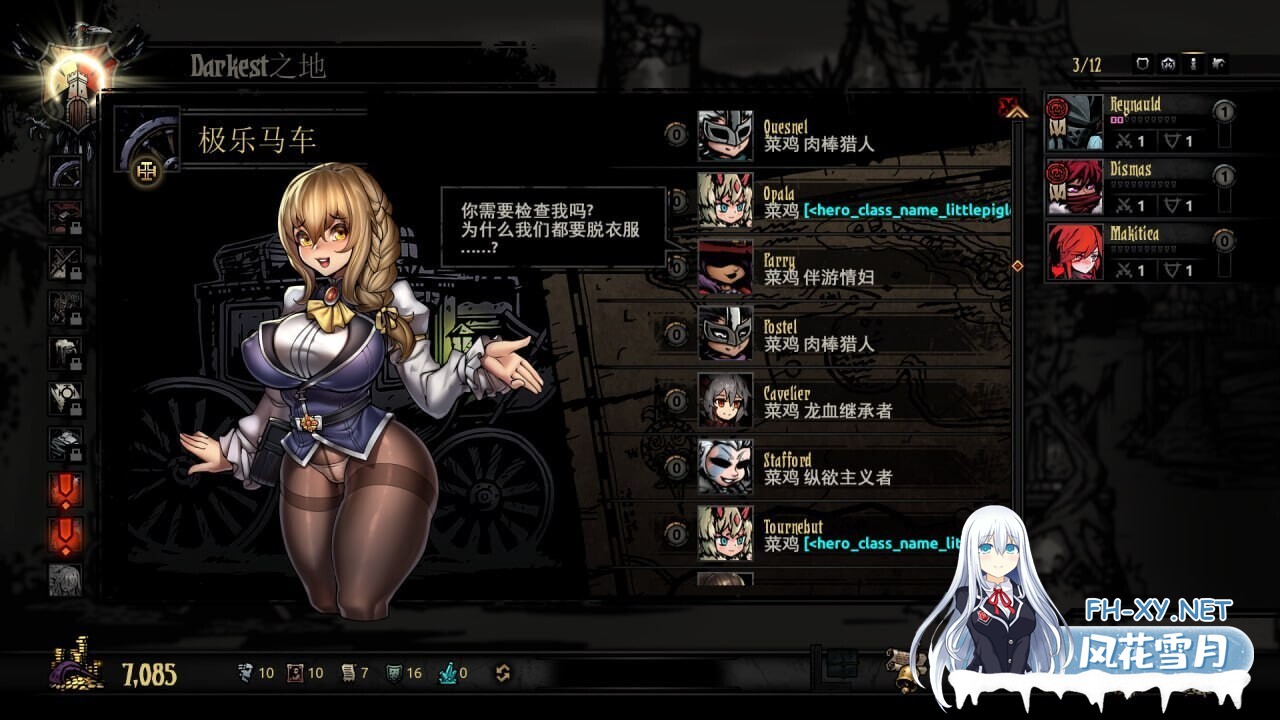Sort roster using the helmet icon
Image resolution: width=1280 pixels, height=720 pixels.
point(1168,65)
